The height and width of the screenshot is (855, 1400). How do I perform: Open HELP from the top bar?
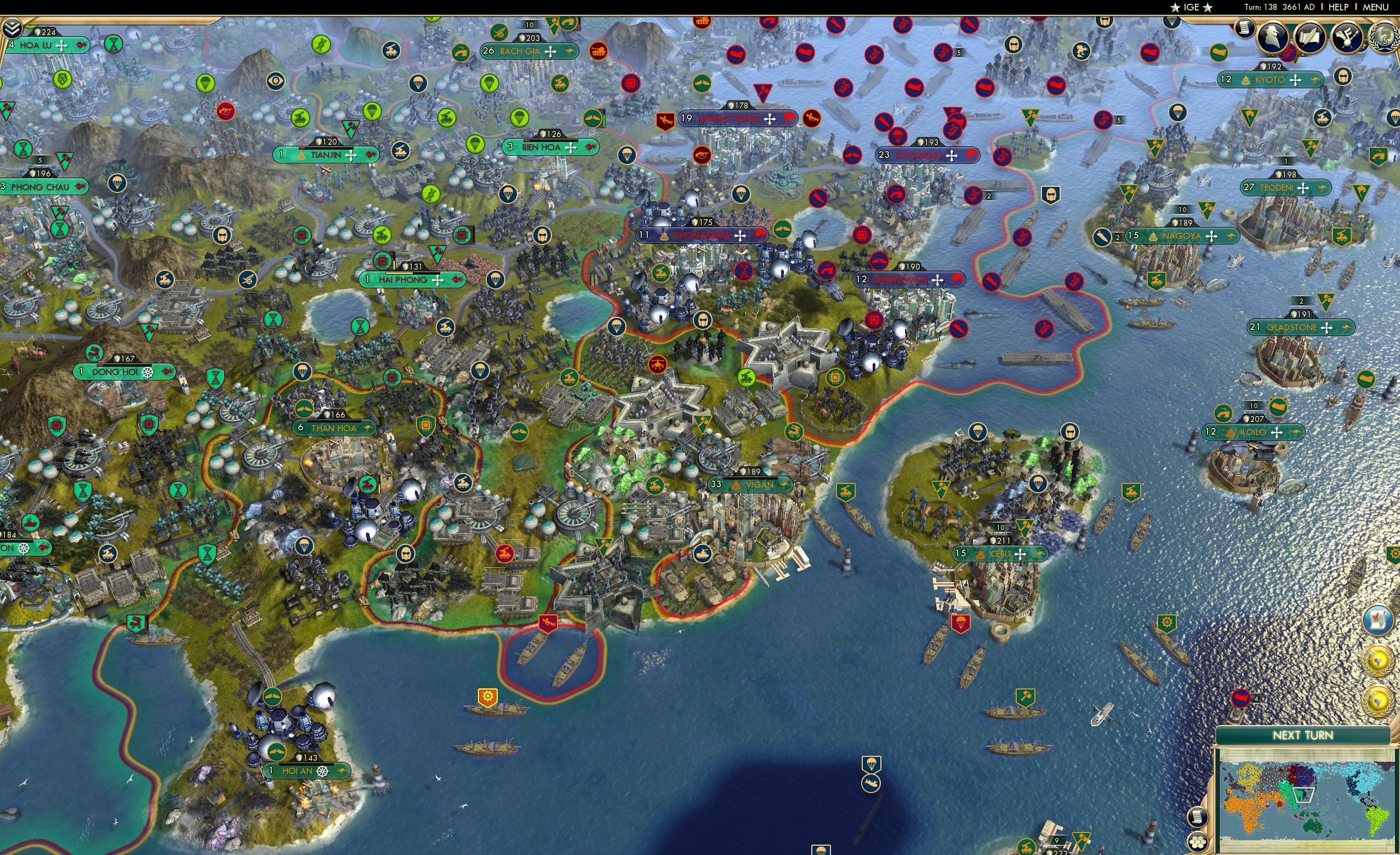1339,7
